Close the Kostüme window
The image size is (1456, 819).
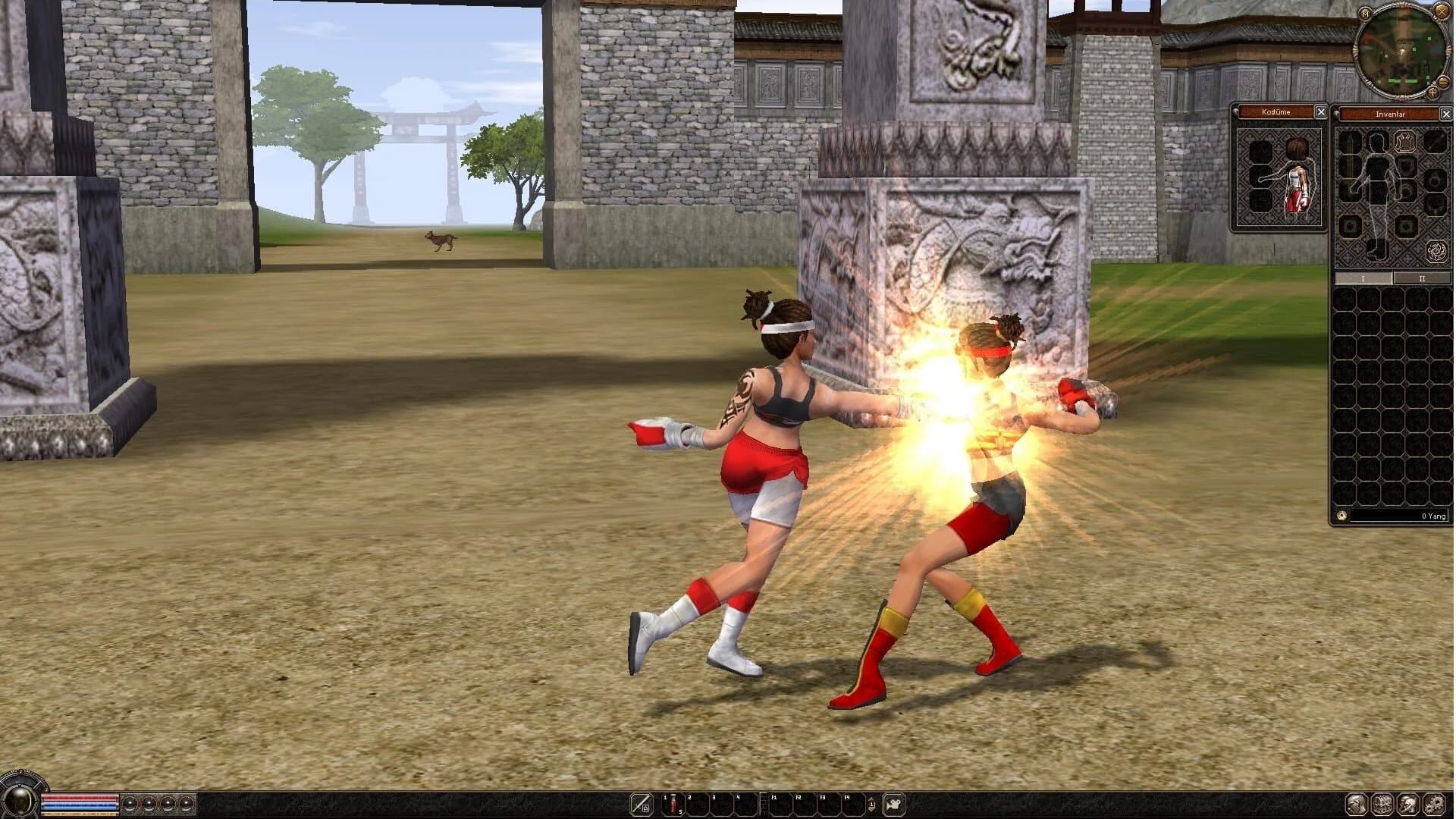click(1323, 112)
